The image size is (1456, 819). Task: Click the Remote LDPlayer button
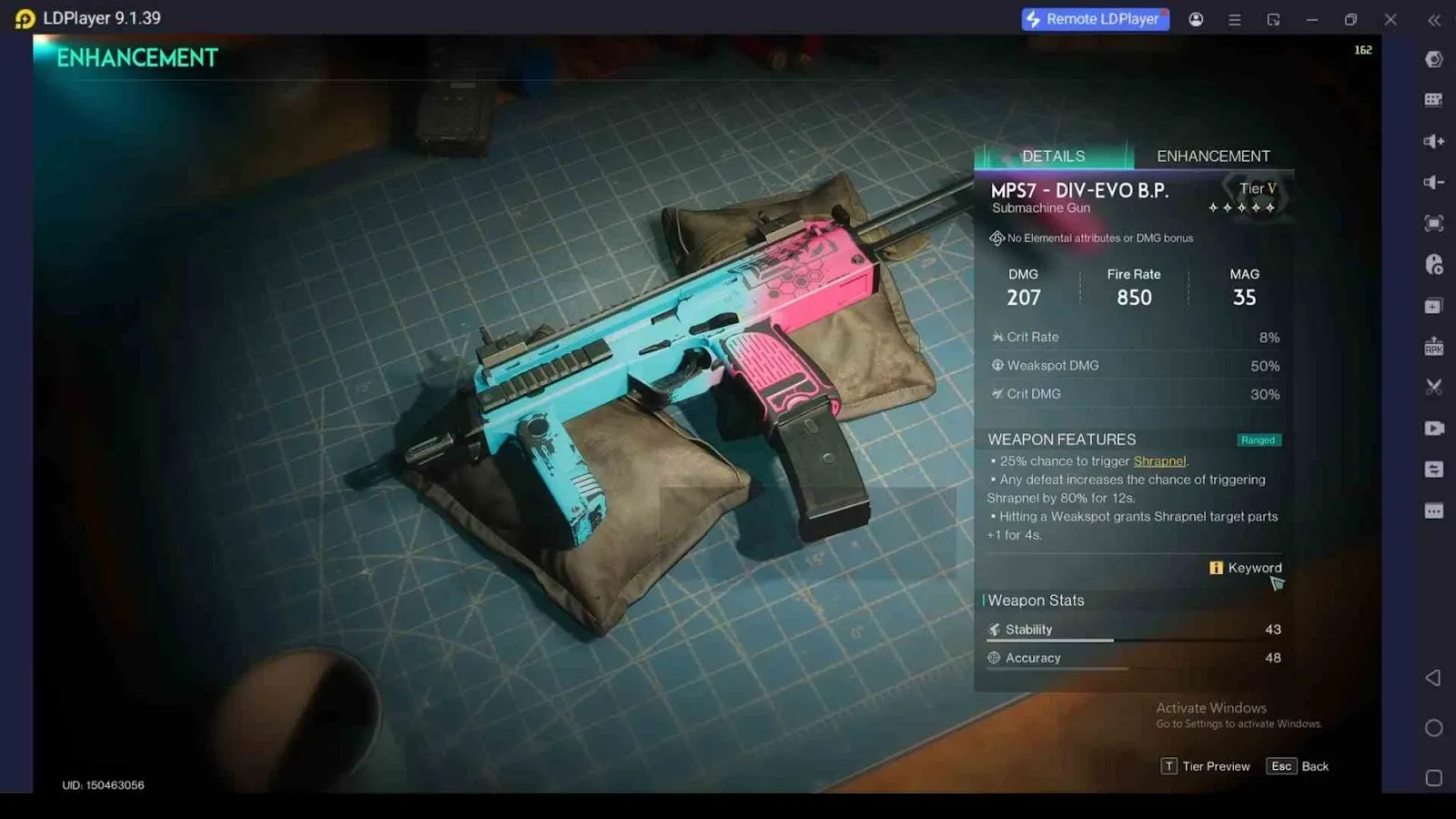(x=1095, y=19)
